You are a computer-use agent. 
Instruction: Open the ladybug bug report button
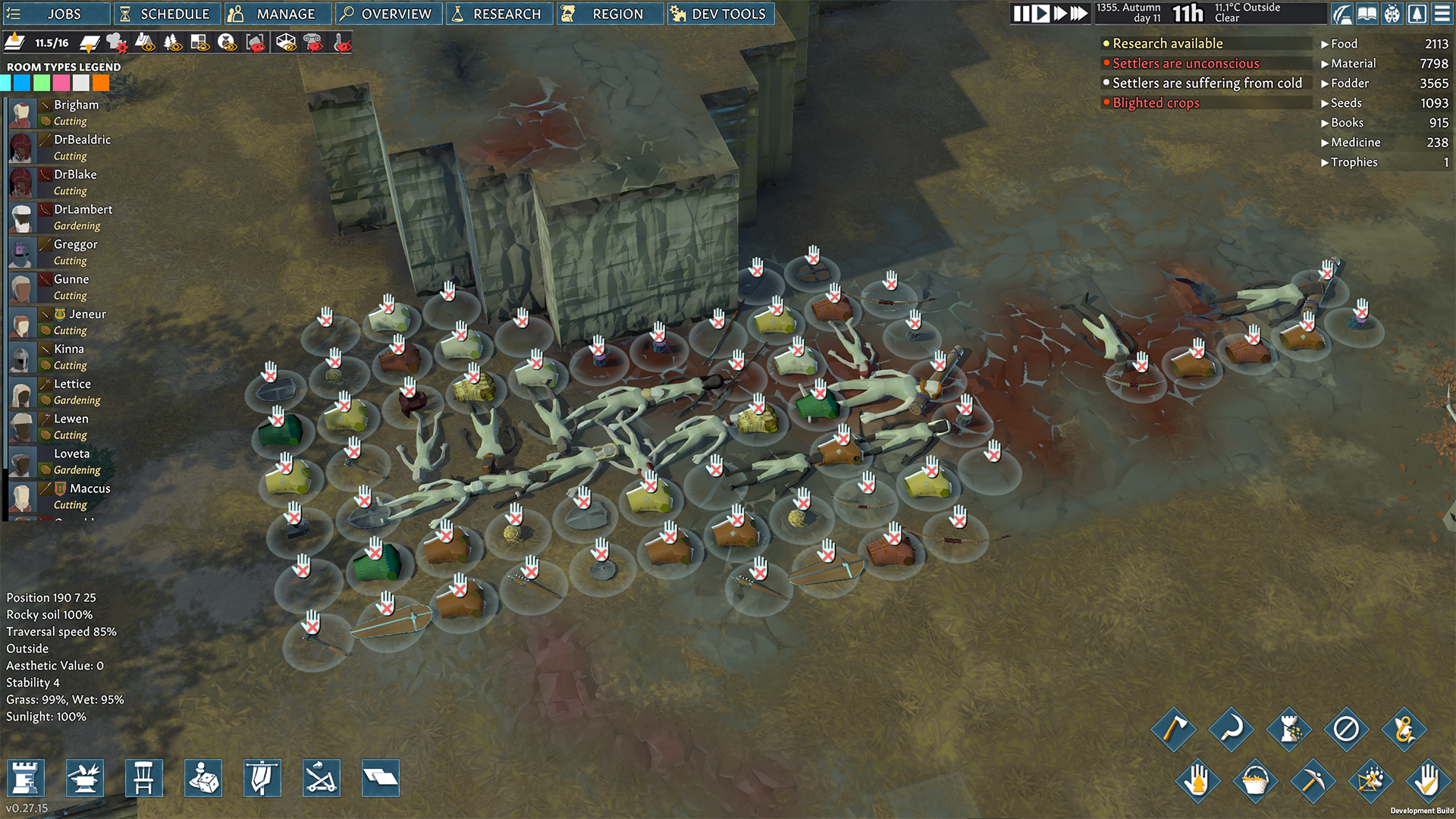[1392, 14]
